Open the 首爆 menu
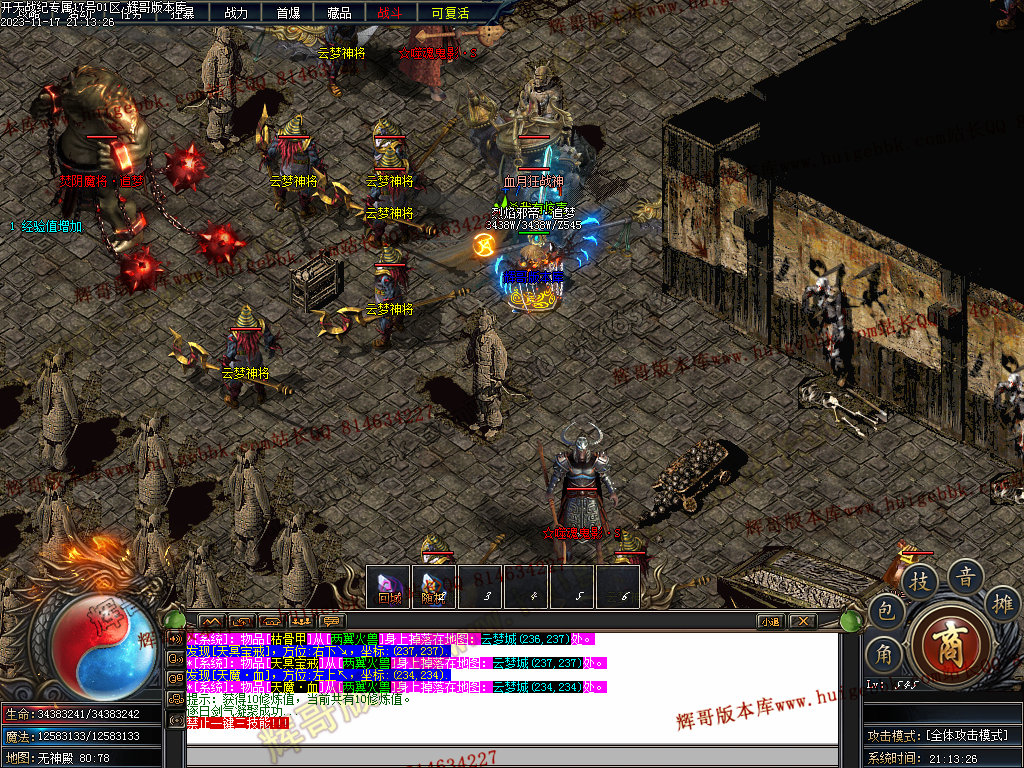Screen dimensions: 1024x768 288,13
